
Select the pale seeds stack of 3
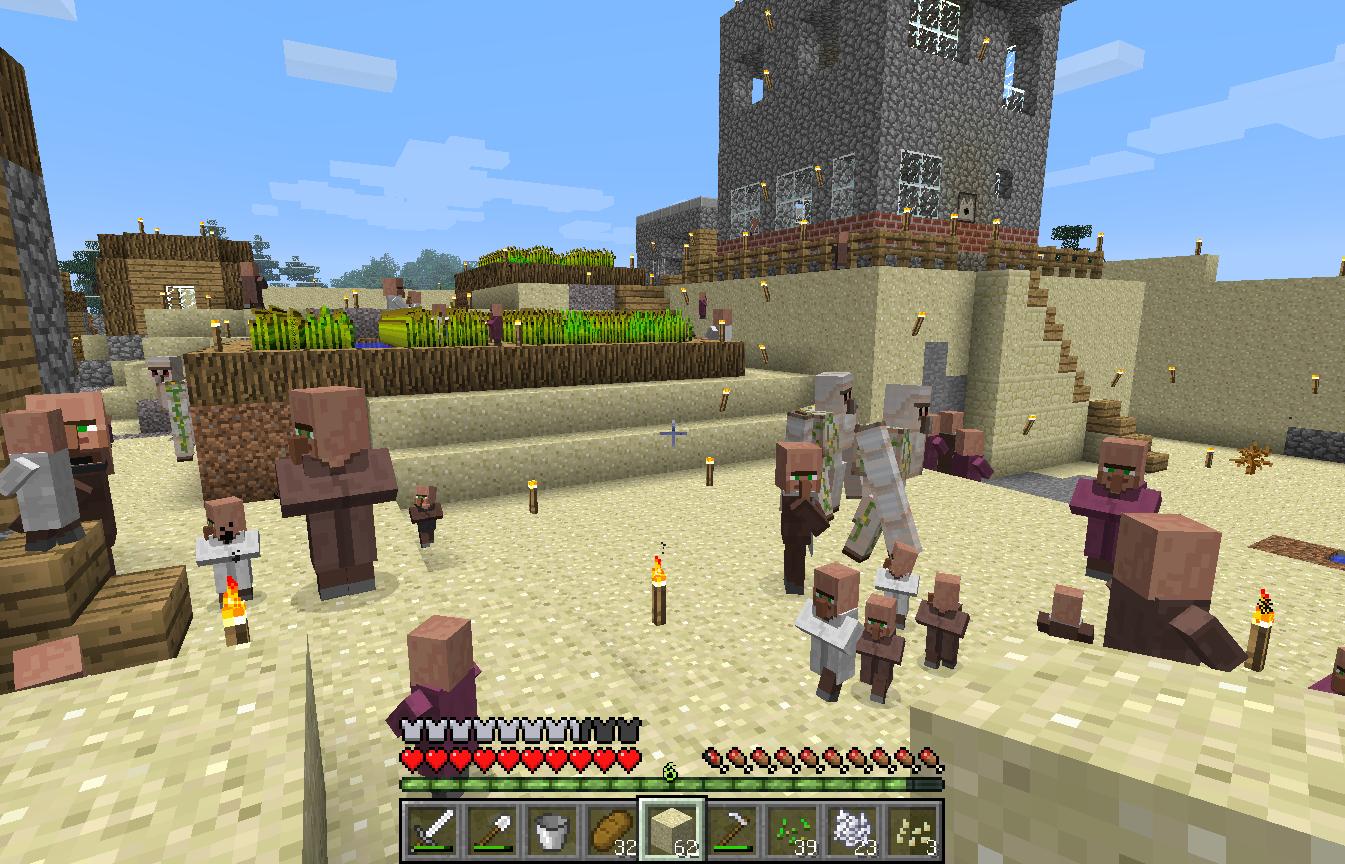point(912,829)
